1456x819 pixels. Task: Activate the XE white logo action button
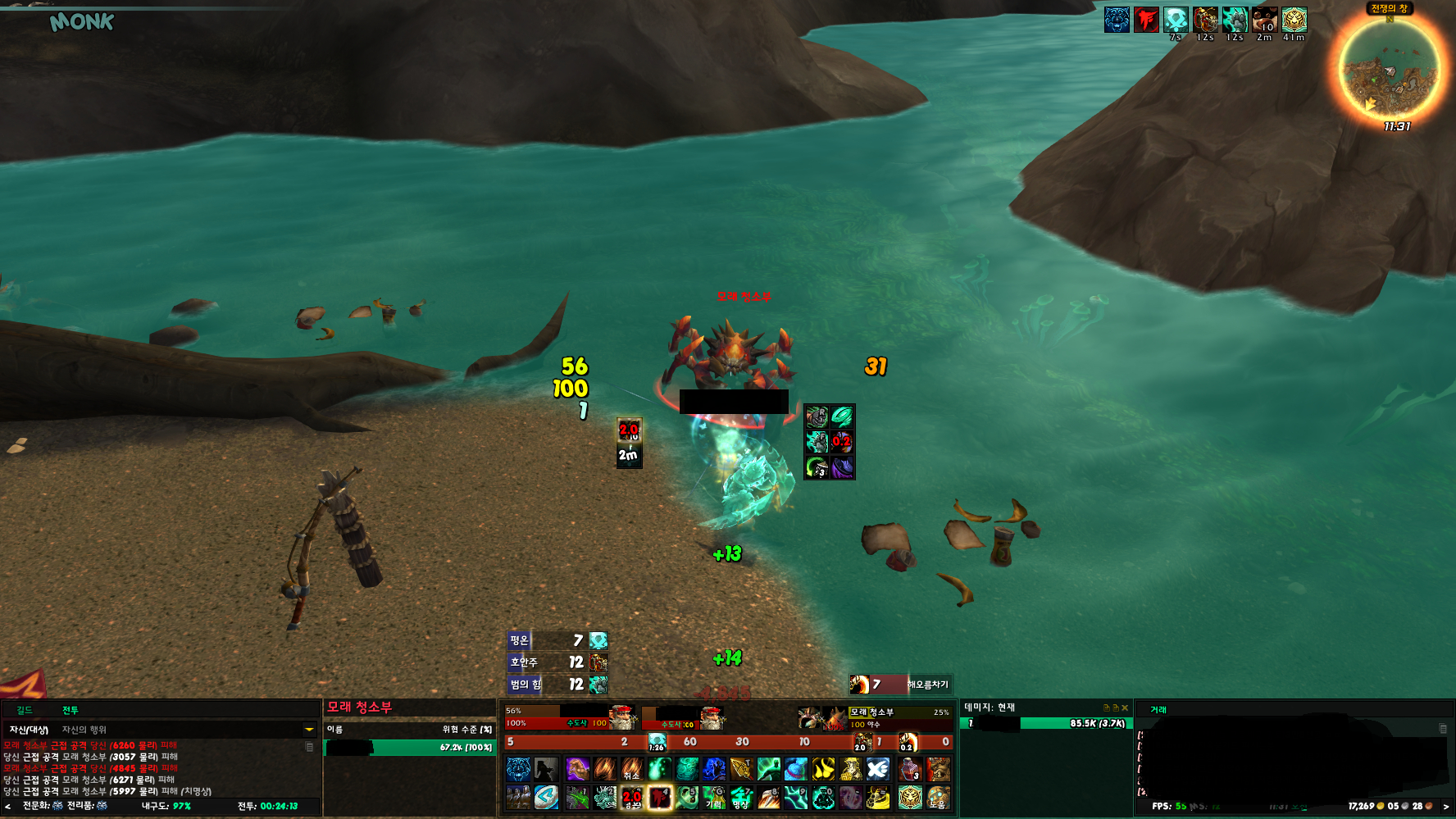tap(878, 769)
